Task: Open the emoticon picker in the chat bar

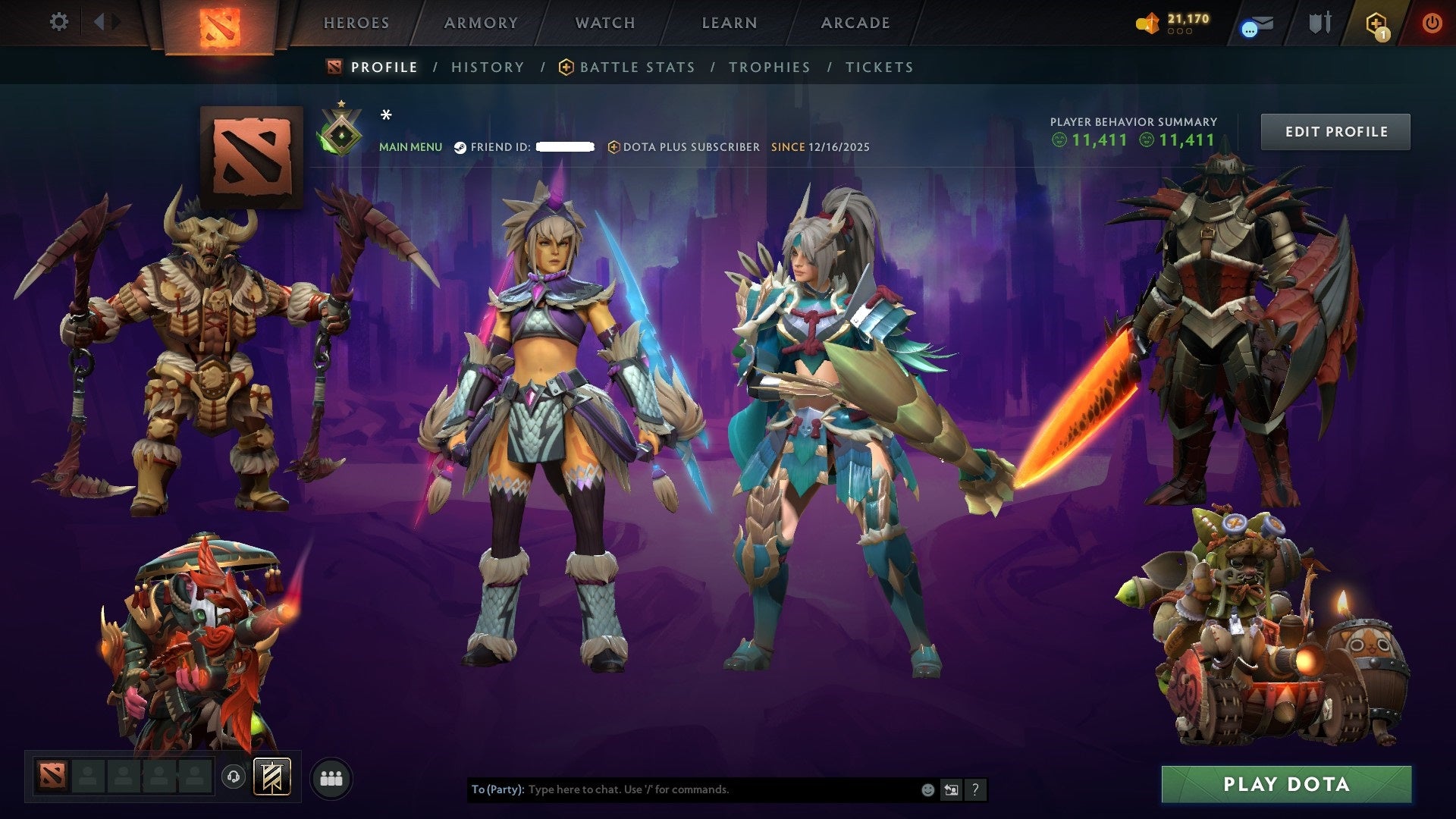Action: click(x=927, y=789)
